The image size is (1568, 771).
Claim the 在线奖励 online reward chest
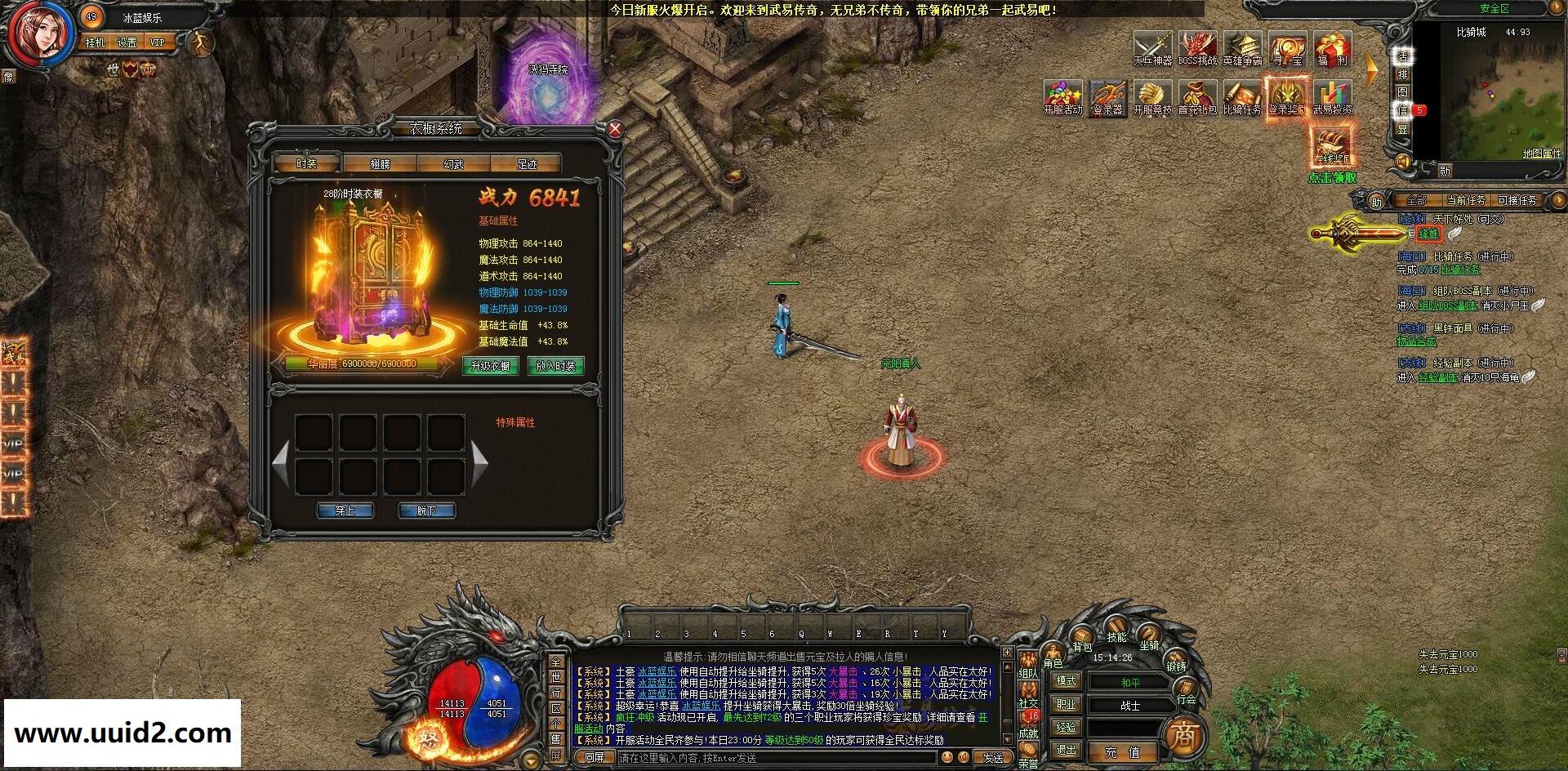point(1332,145)
